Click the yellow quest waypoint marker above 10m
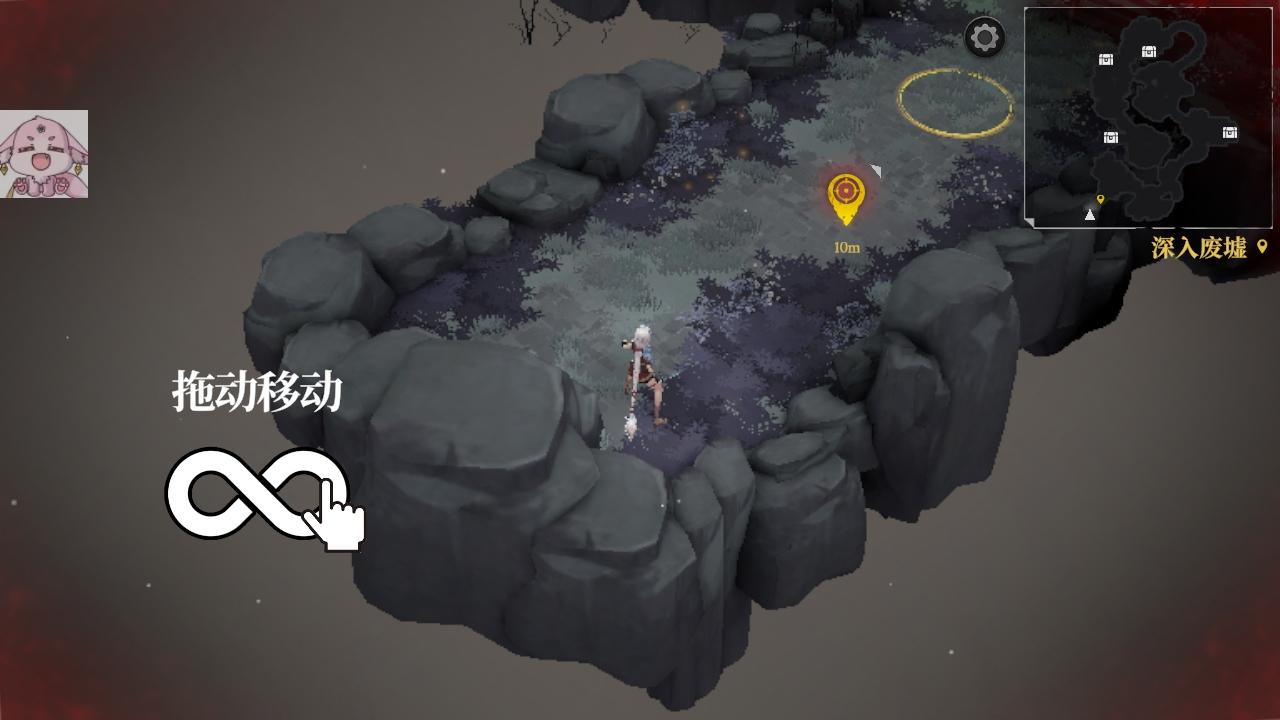Image resolution: width=1280 pixels, height=720 pixels. 846,189
